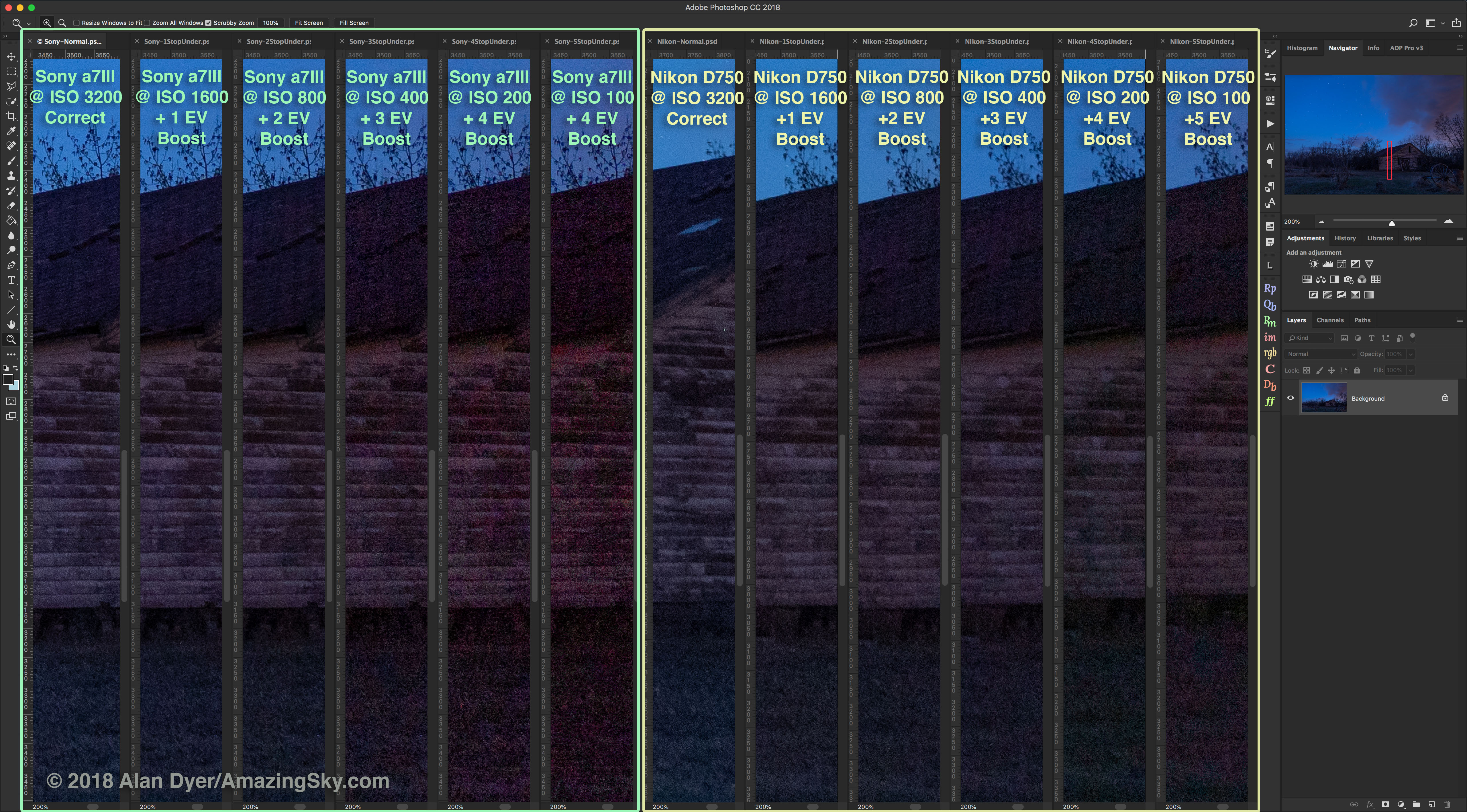Open the Paths tab
This screenshot has height=812, width=1467.
coord(1362,320)
